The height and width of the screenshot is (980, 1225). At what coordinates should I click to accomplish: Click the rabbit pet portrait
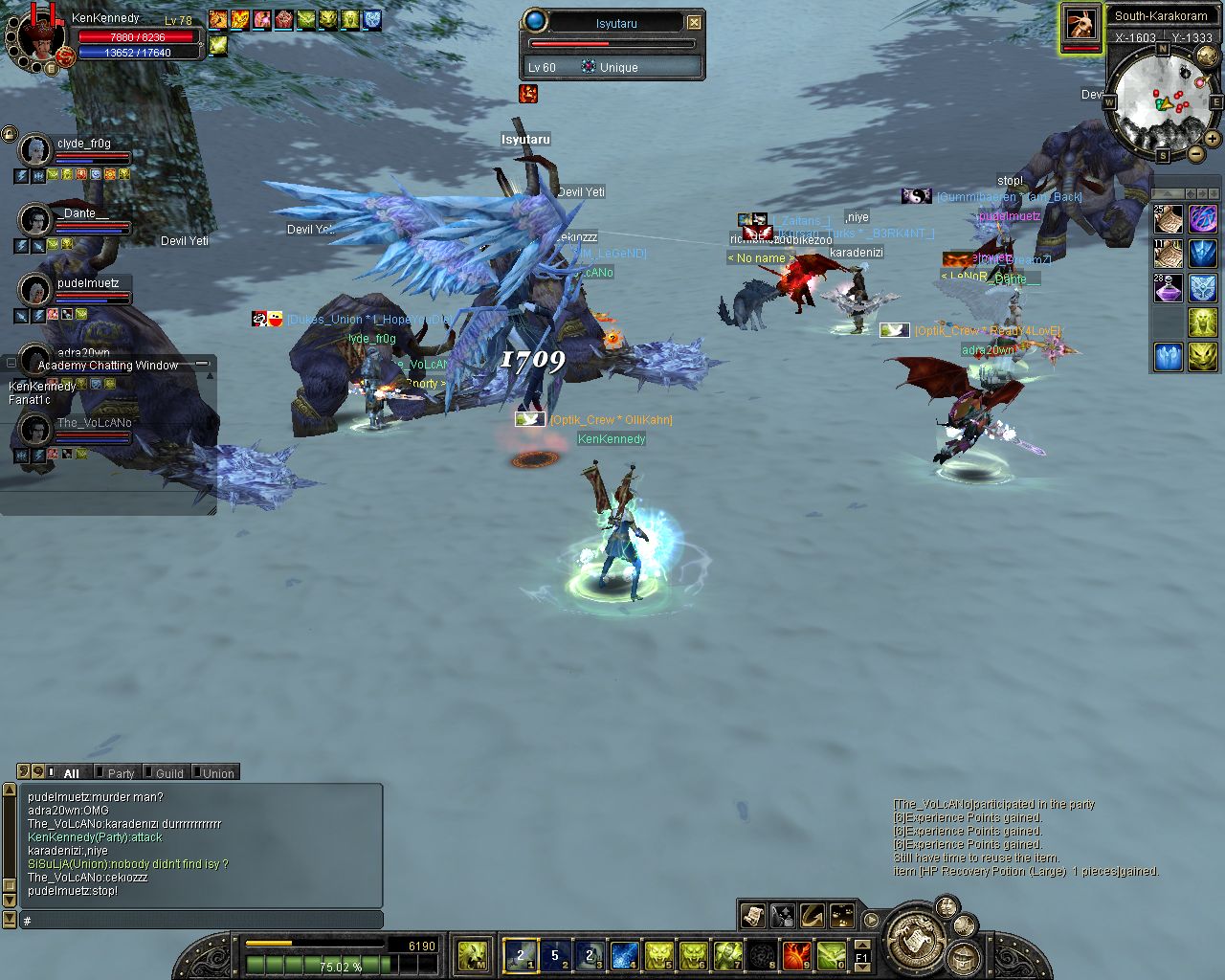[1080, 23]
